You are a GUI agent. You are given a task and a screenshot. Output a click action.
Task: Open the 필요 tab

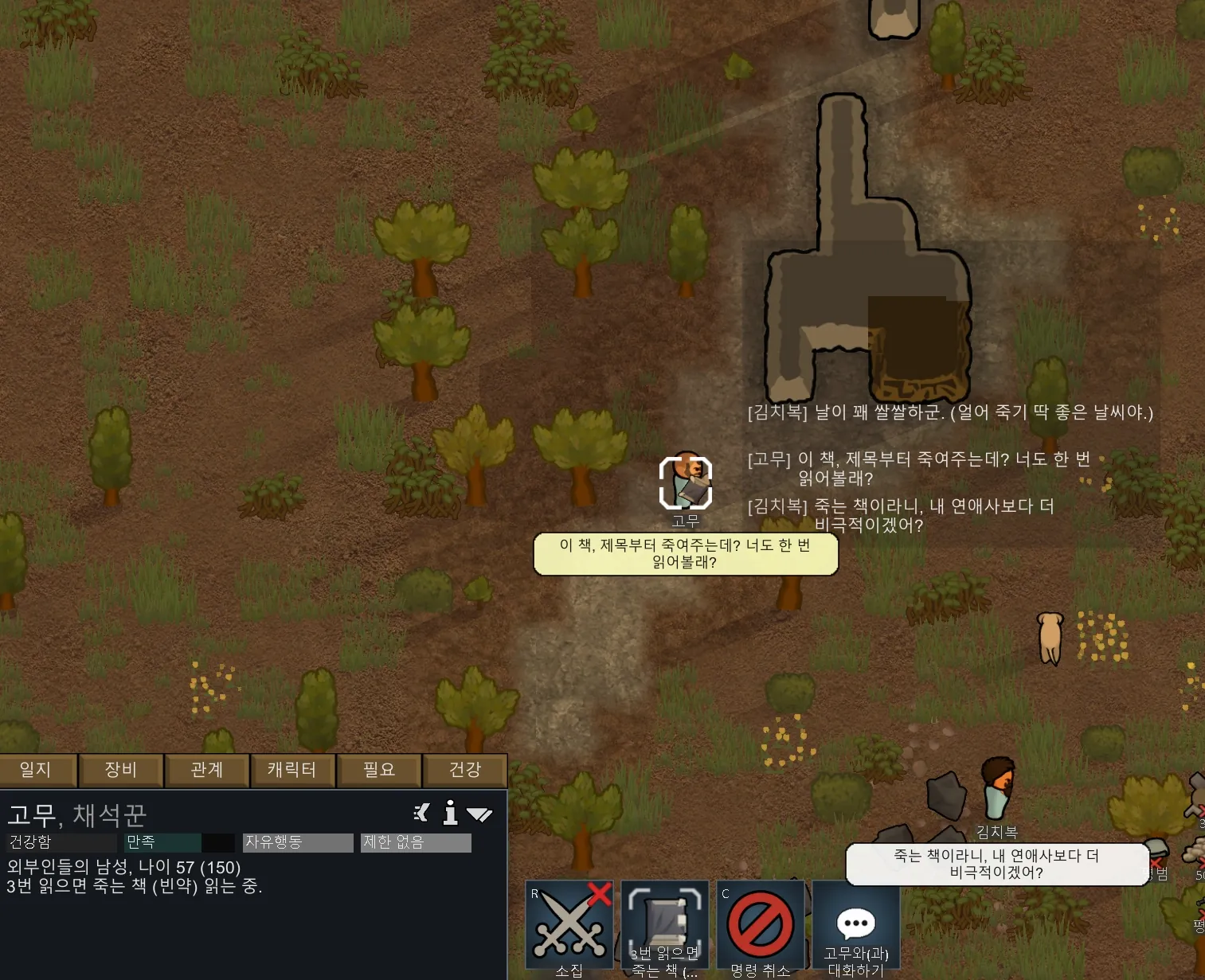click(379, 770)
